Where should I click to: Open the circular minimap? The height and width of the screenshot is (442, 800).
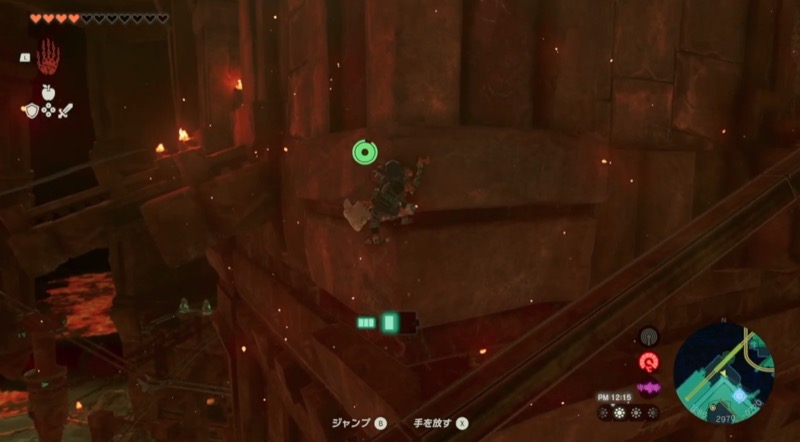(x=722, y=369)
